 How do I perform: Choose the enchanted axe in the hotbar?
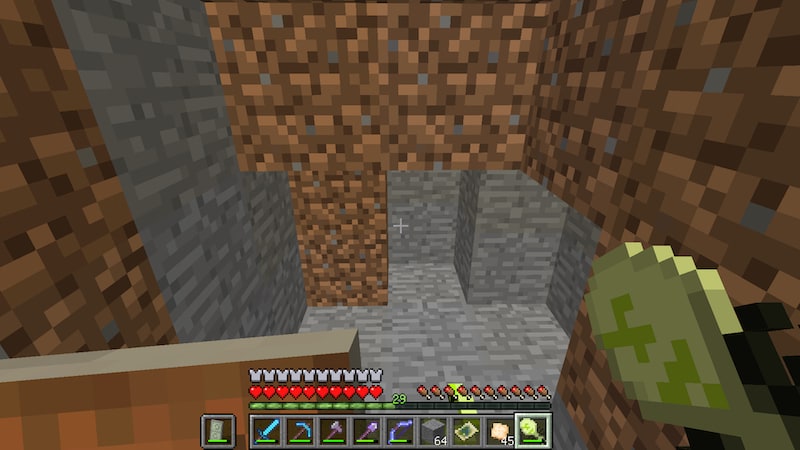point(333,430)
